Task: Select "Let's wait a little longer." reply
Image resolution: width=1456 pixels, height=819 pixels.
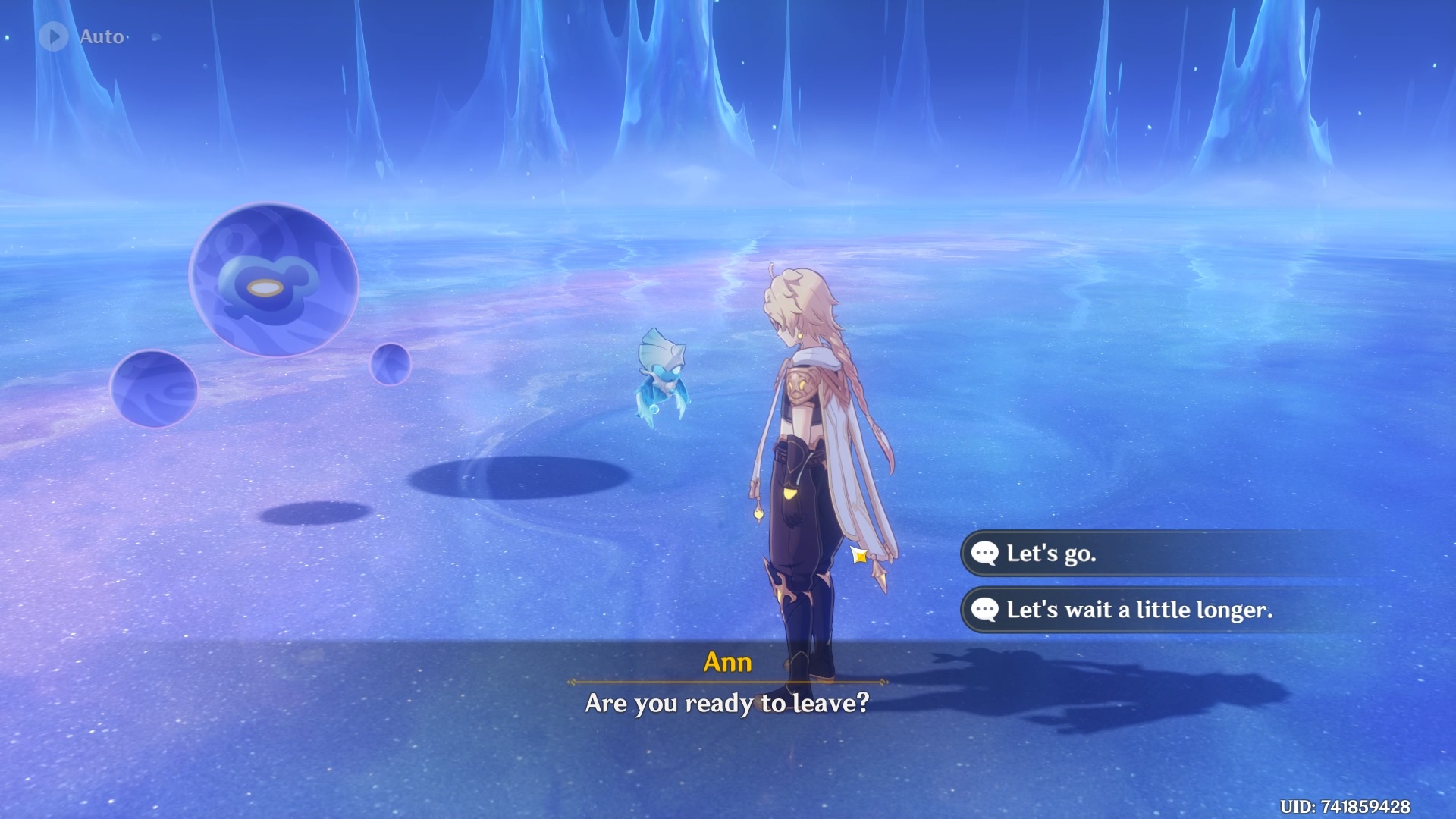Action: click(1137, 610)
